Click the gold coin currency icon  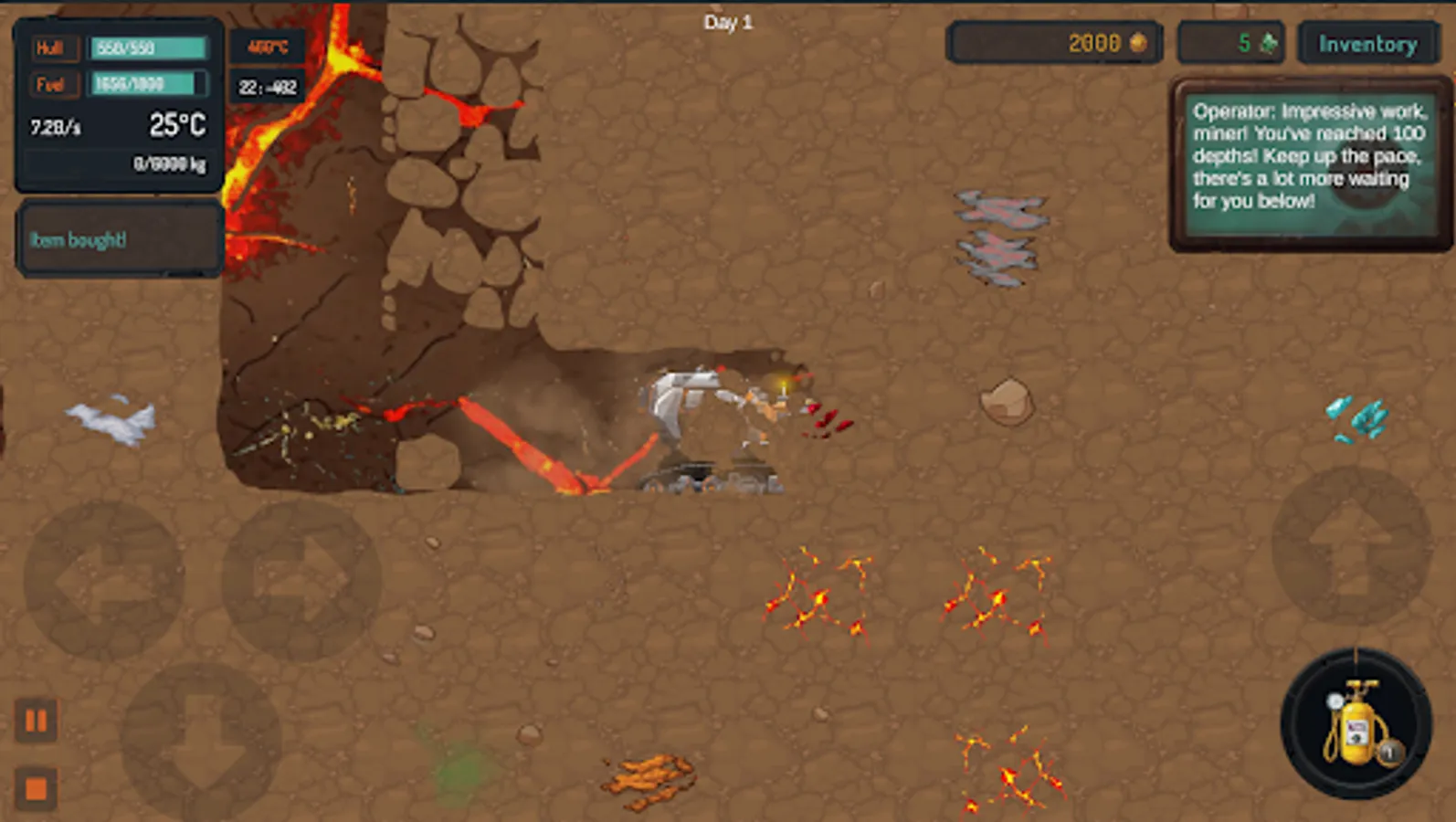tap(1138, 42)
